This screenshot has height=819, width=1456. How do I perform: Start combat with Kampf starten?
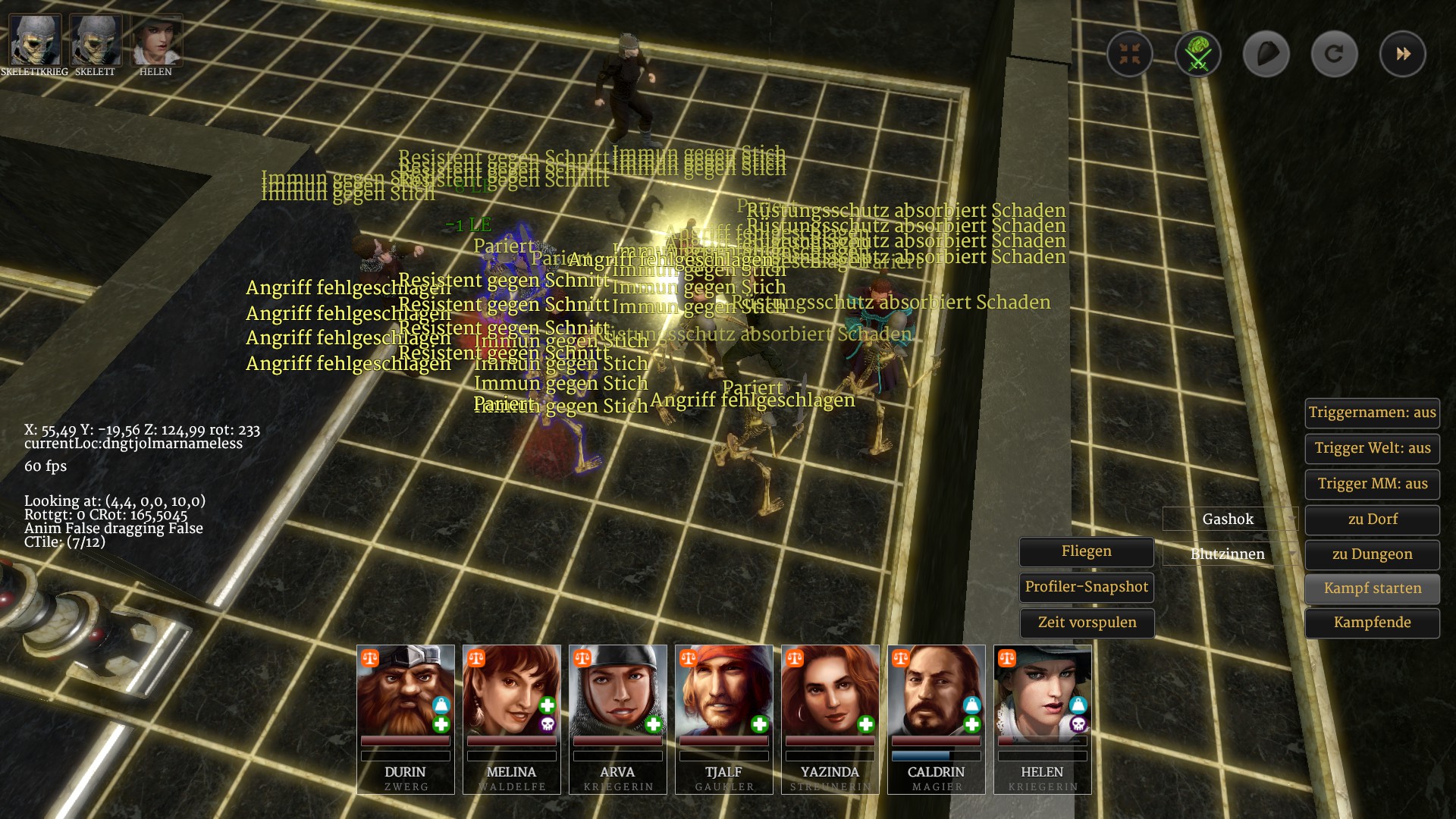click(1372, 588)
